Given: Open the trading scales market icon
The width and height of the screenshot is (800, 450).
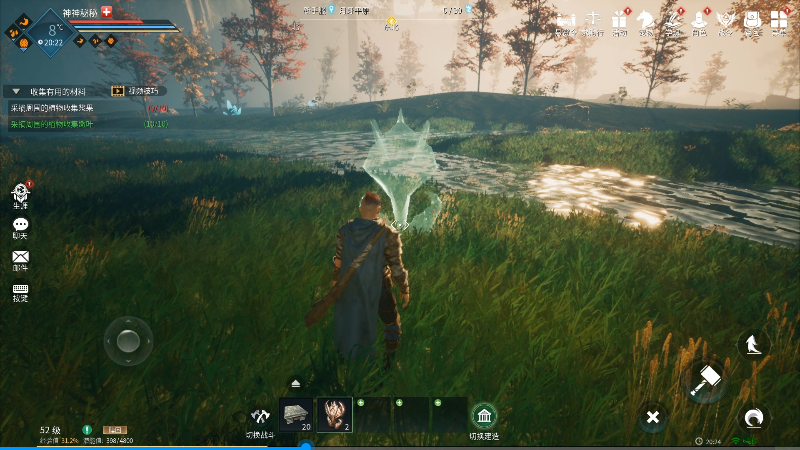Looking at the screenshot, I should tap(593, 19).
